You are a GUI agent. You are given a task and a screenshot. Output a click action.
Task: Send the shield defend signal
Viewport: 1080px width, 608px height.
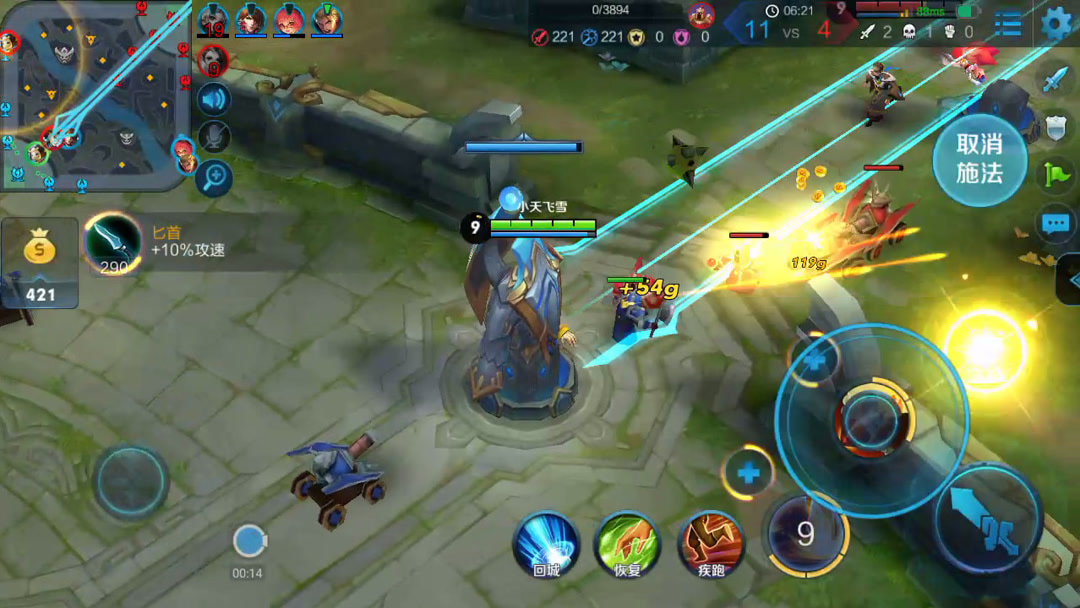click(x=1056, y=127)
